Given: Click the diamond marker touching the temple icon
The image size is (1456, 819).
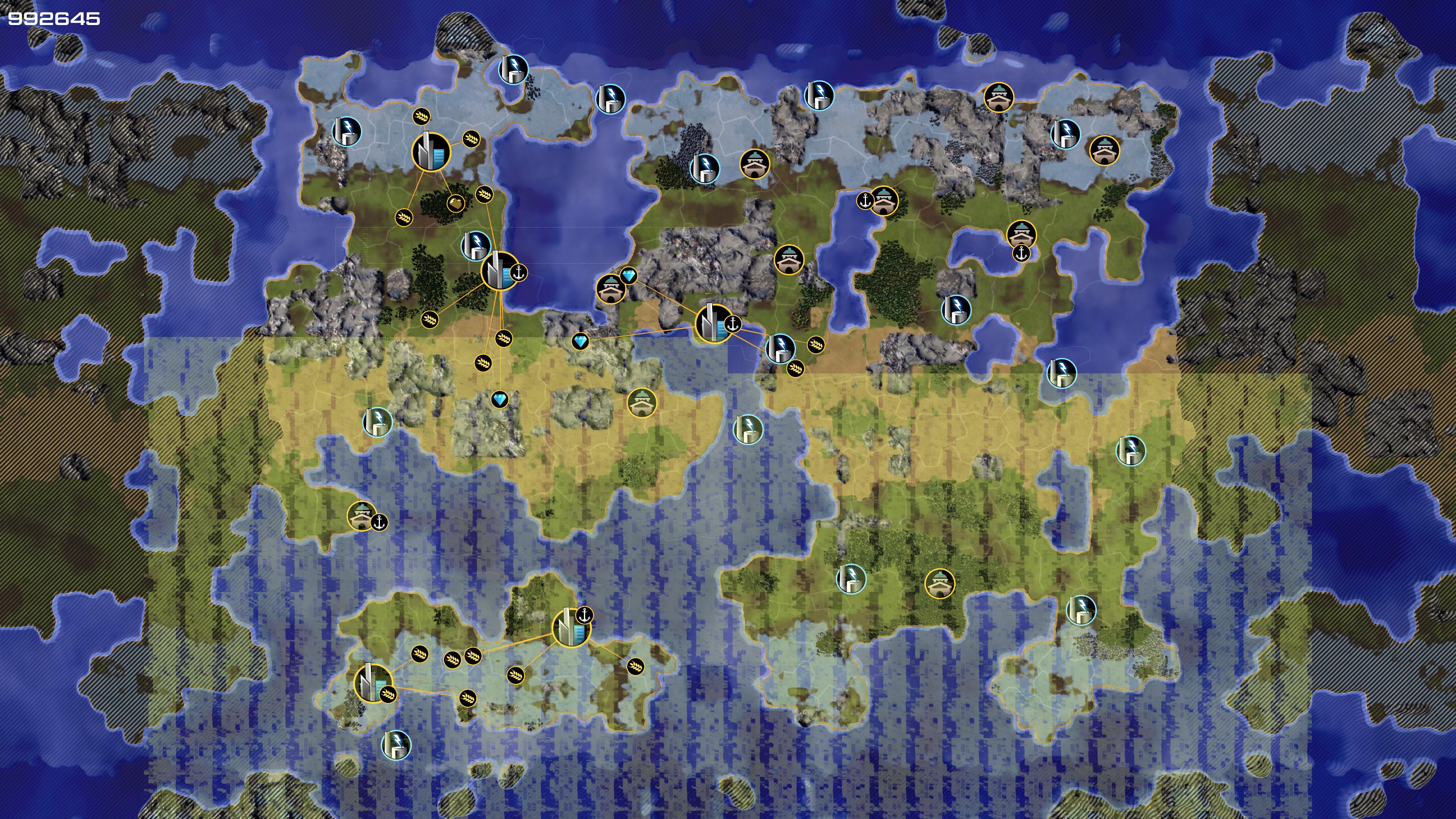Looking at the screenshot, I should (x=629, y=276).
